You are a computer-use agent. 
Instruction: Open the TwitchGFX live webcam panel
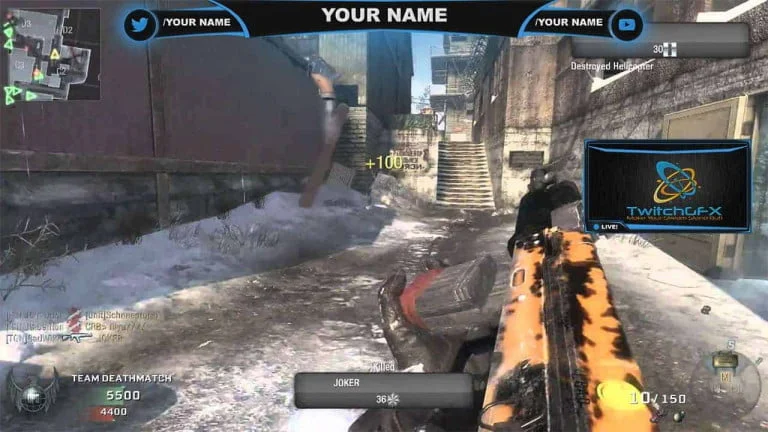(x=667, y=186)
